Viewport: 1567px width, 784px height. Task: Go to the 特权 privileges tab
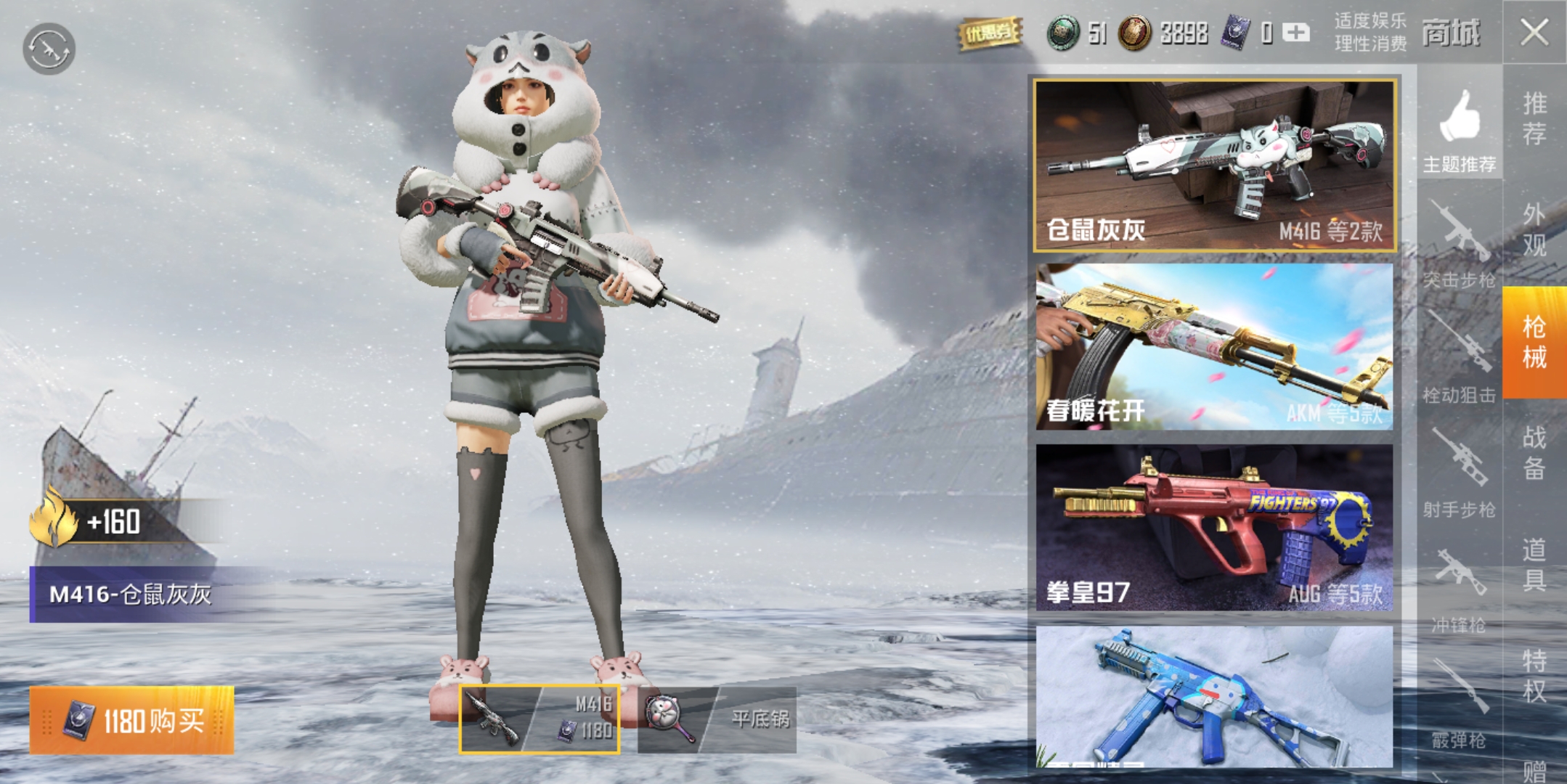click(x=1534, y=676)
